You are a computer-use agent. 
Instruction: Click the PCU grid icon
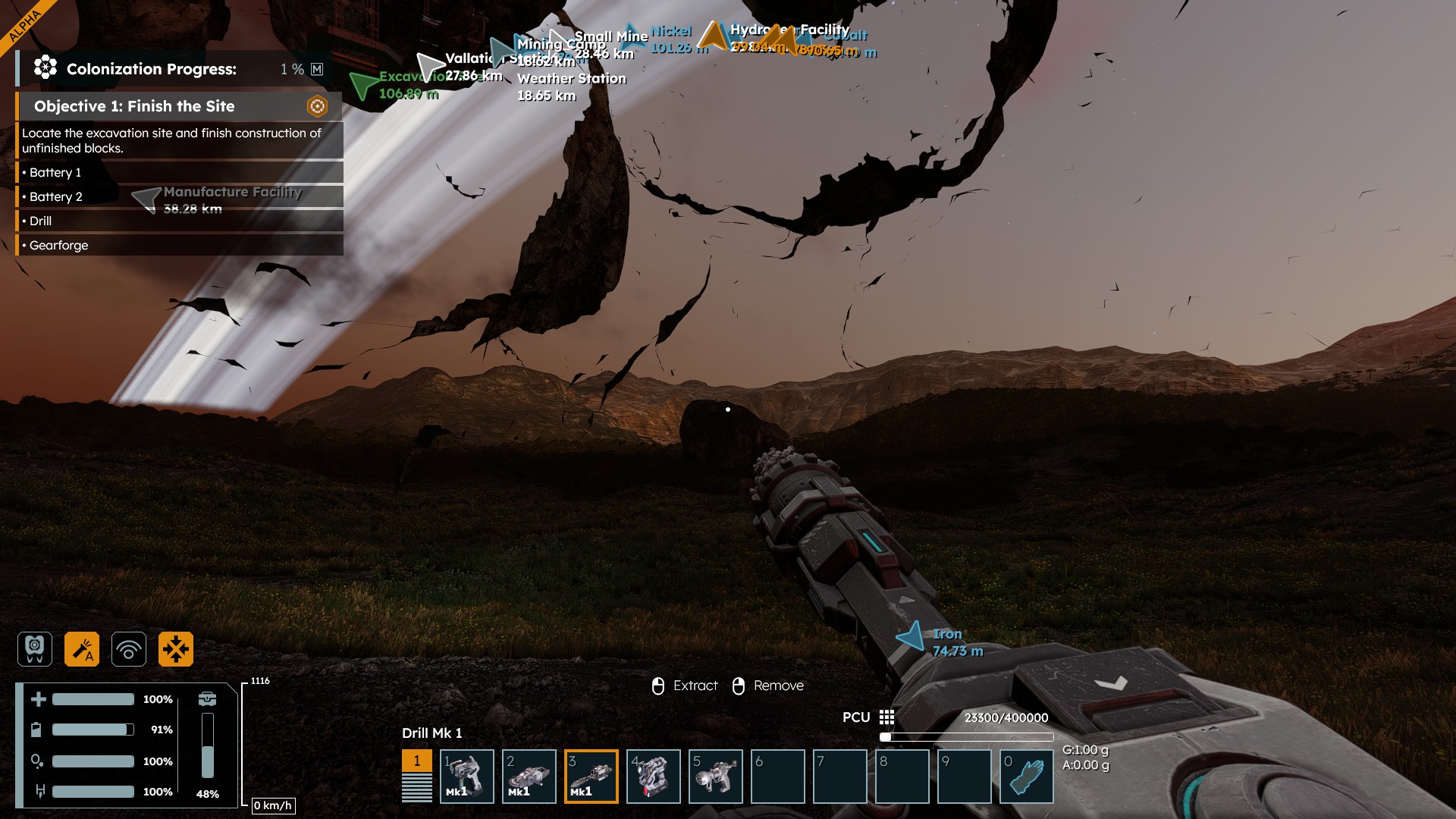tap(886, 717)
